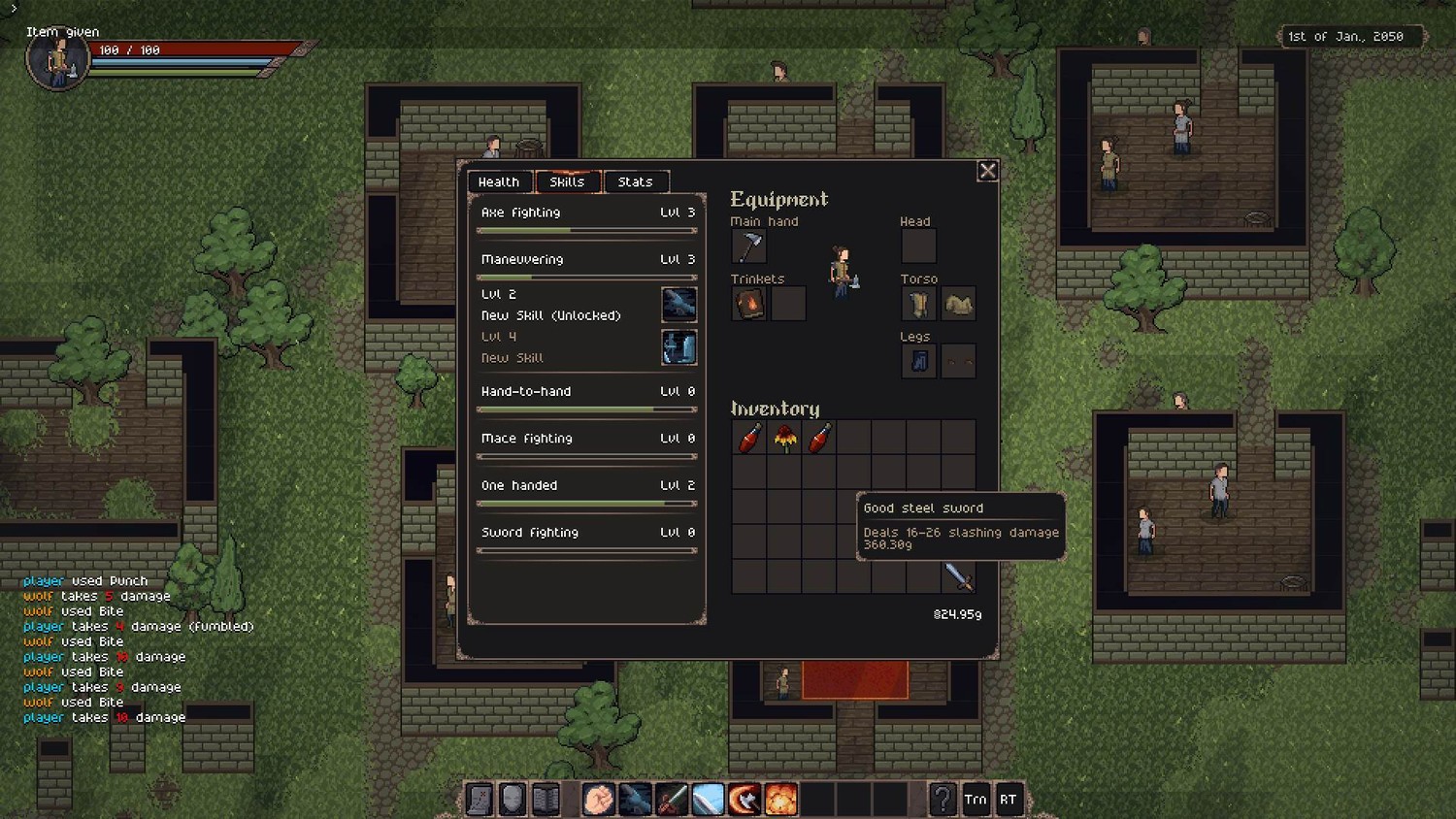Screen dimensions: 1456x819
Task: Open the help question mark button
Action: point(942,799)
